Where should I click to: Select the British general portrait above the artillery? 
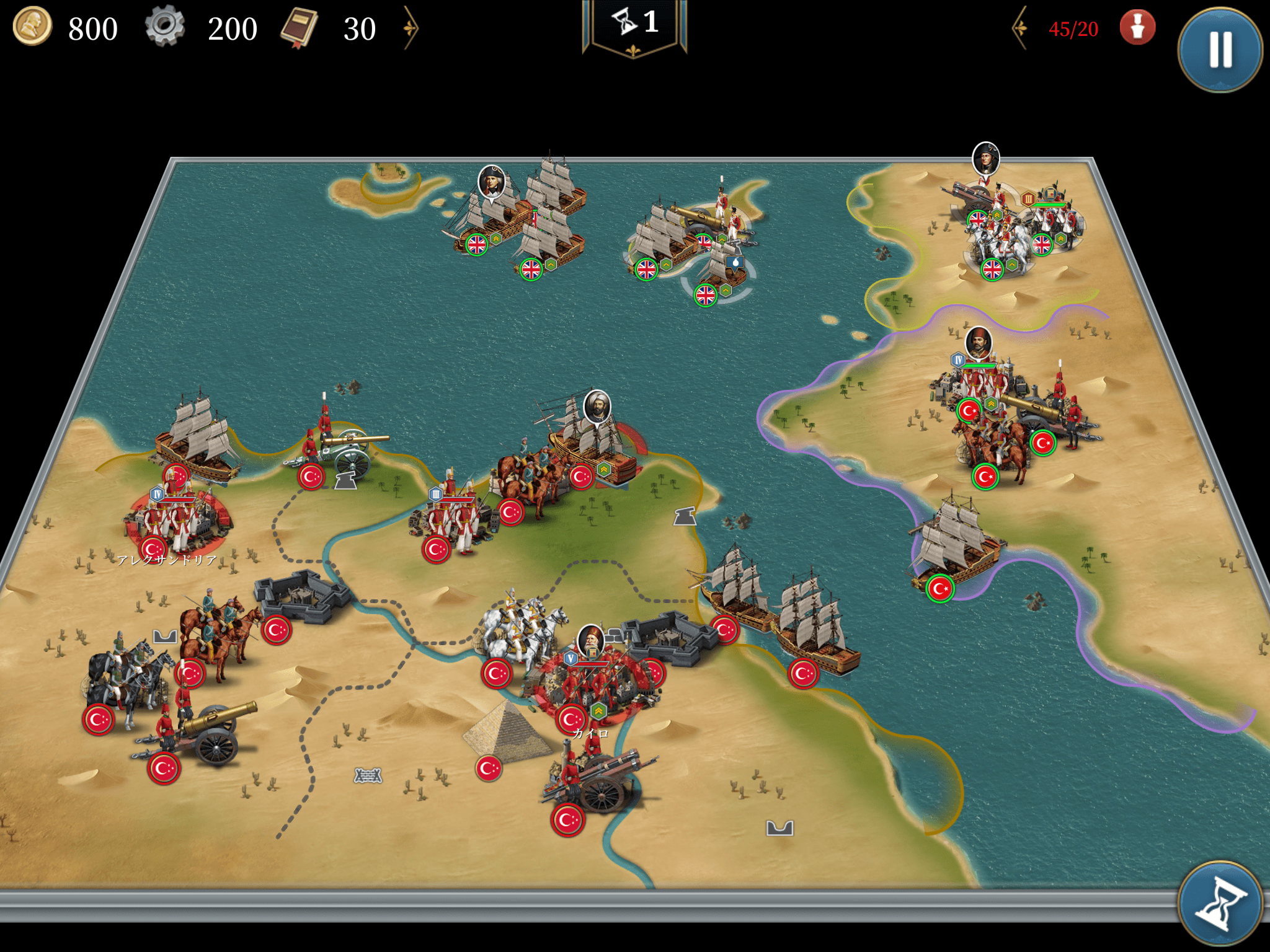coord(985,158)
